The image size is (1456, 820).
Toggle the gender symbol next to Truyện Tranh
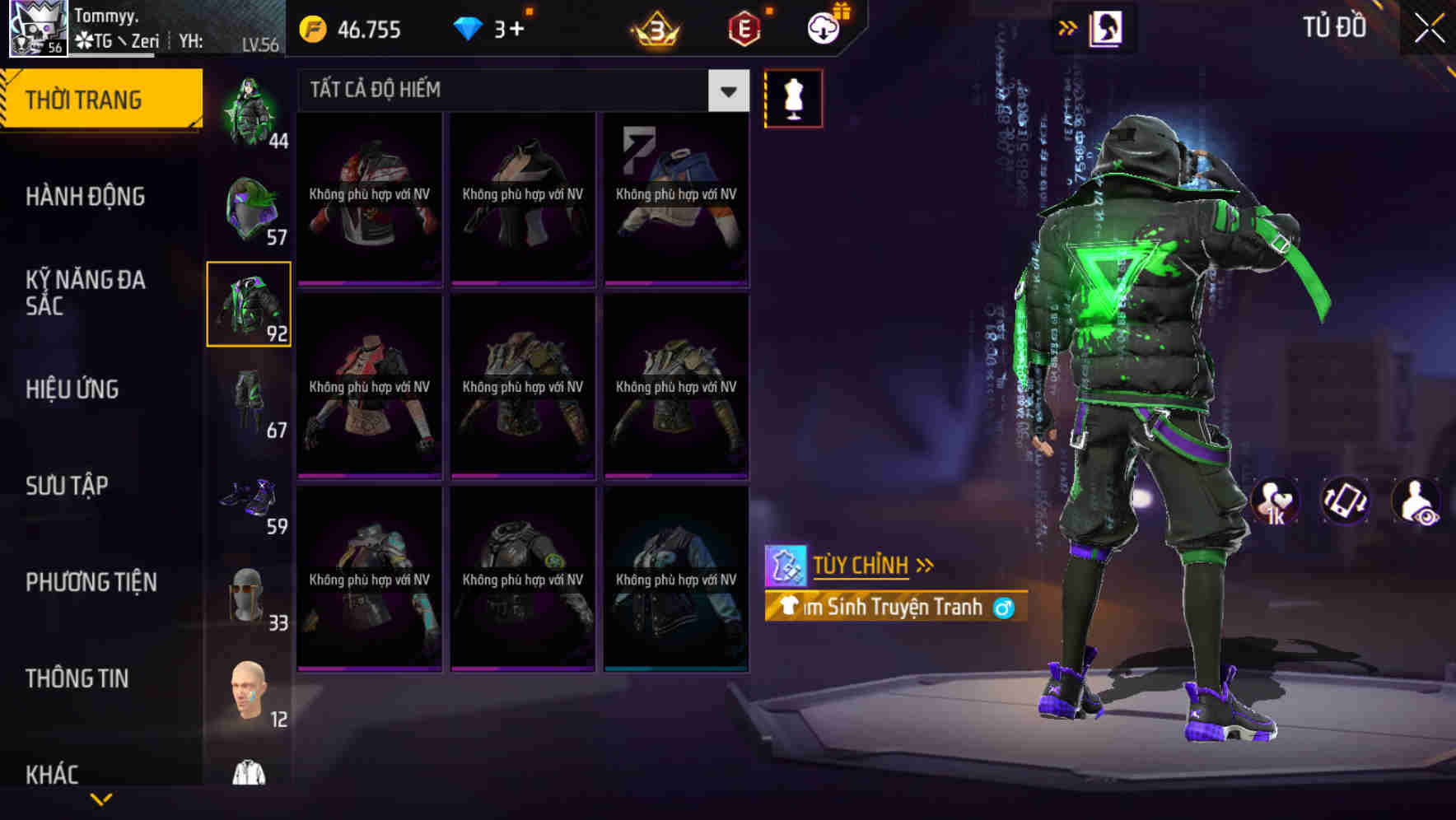pos(1003,608)
